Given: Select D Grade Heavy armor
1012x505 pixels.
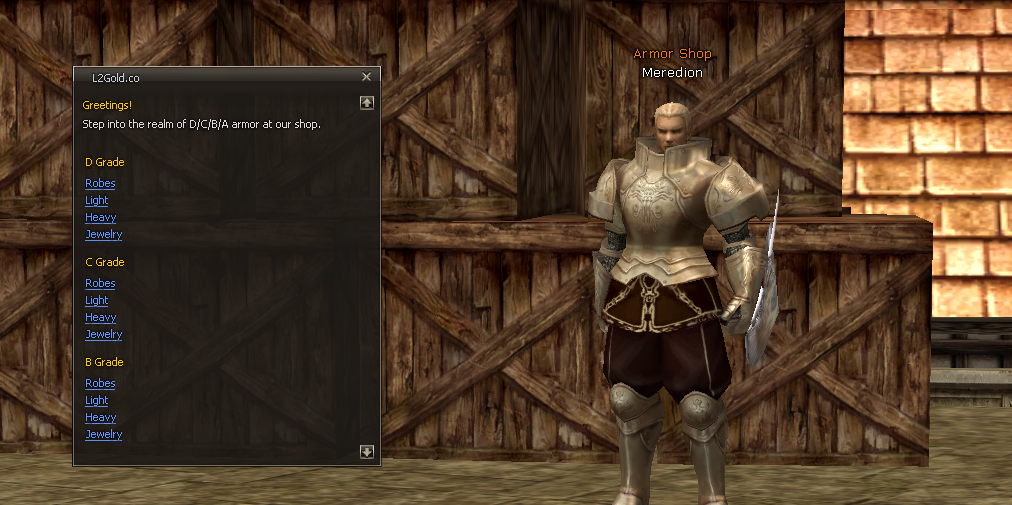Looking at the screenshot, I should [100, 218].
